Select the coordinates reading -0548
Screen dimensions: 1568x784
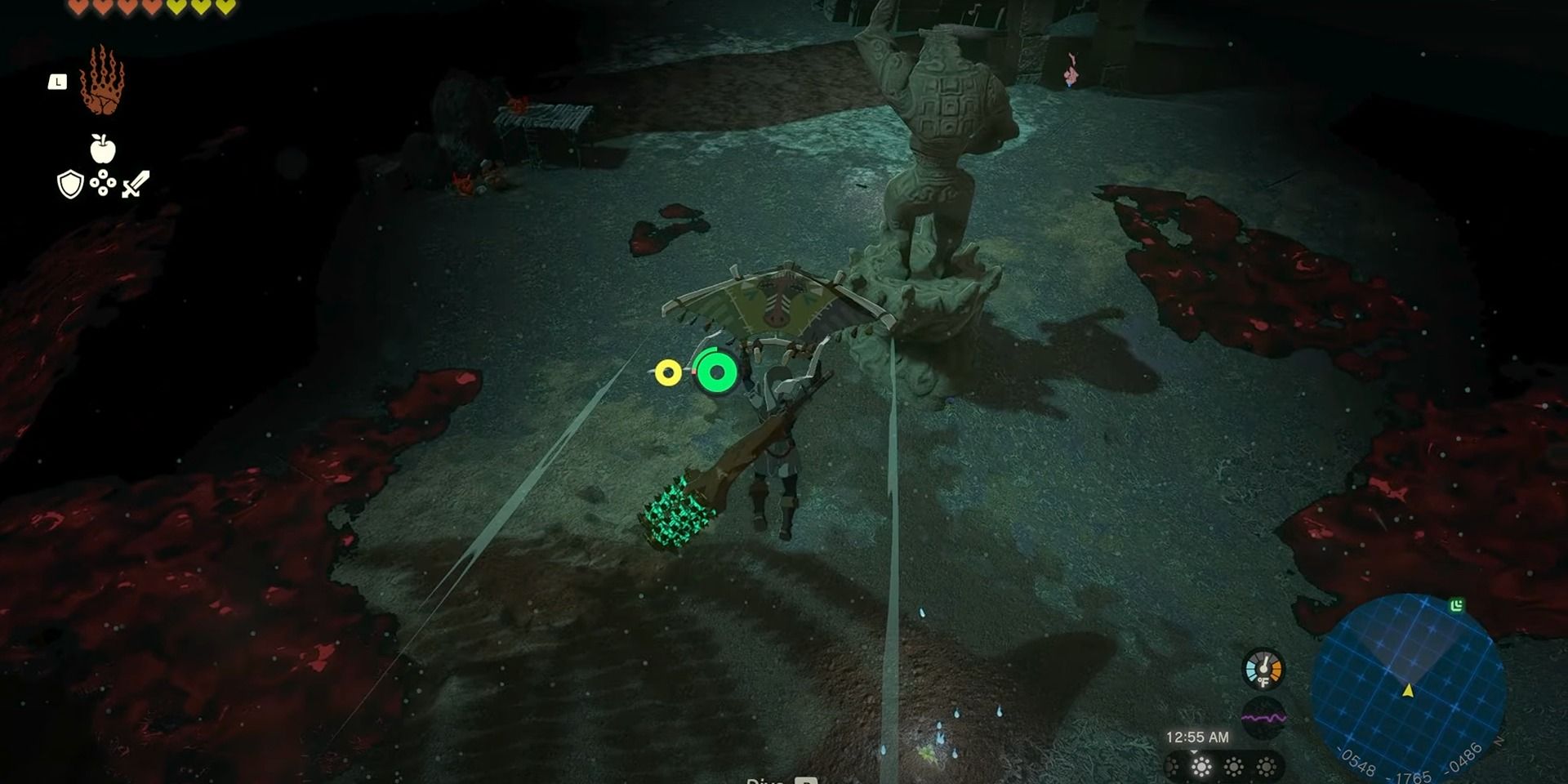tap(1356, 762)
